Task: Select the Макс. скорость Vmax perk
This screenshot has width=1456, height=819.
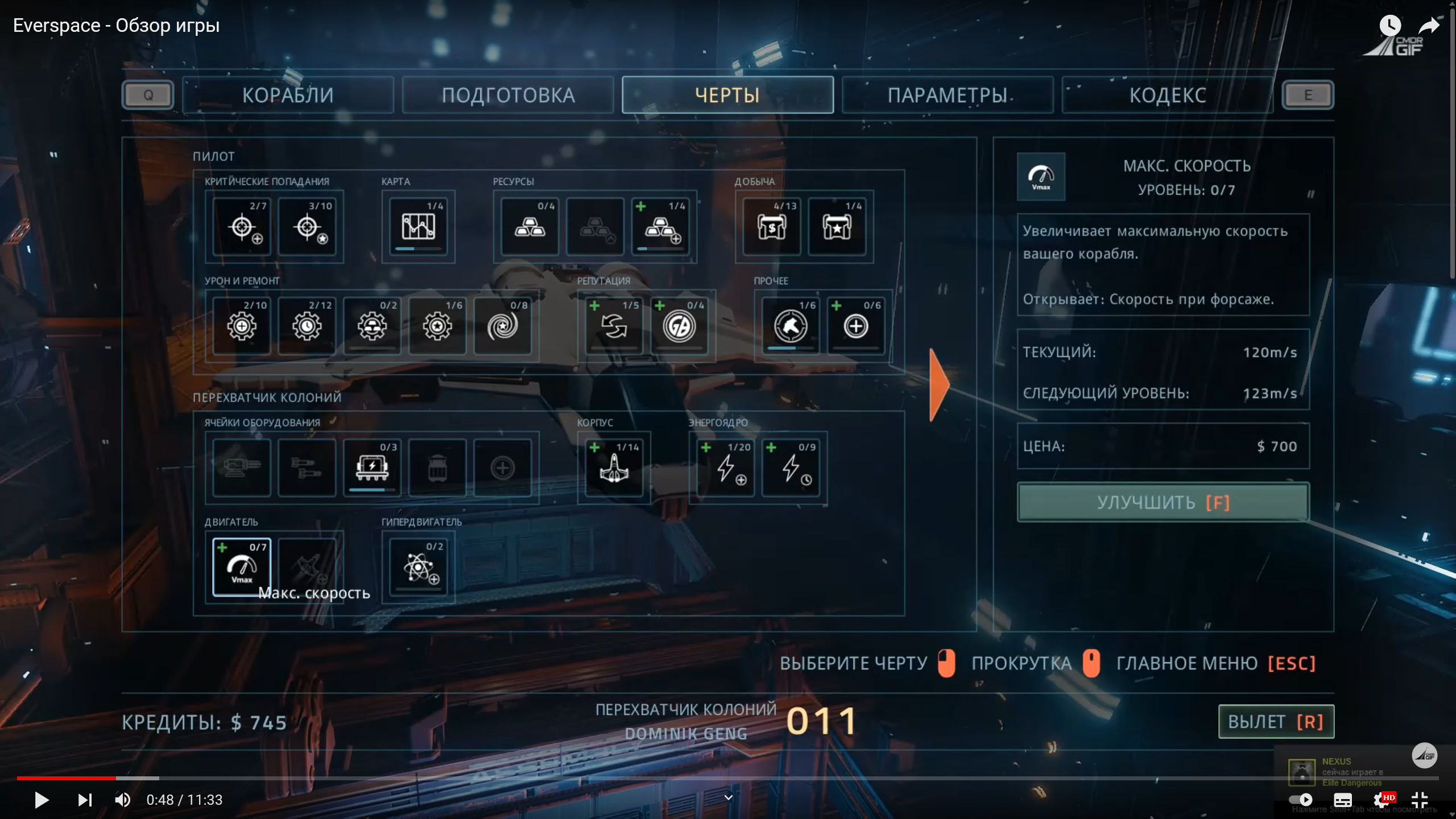Action: (242, 567)
